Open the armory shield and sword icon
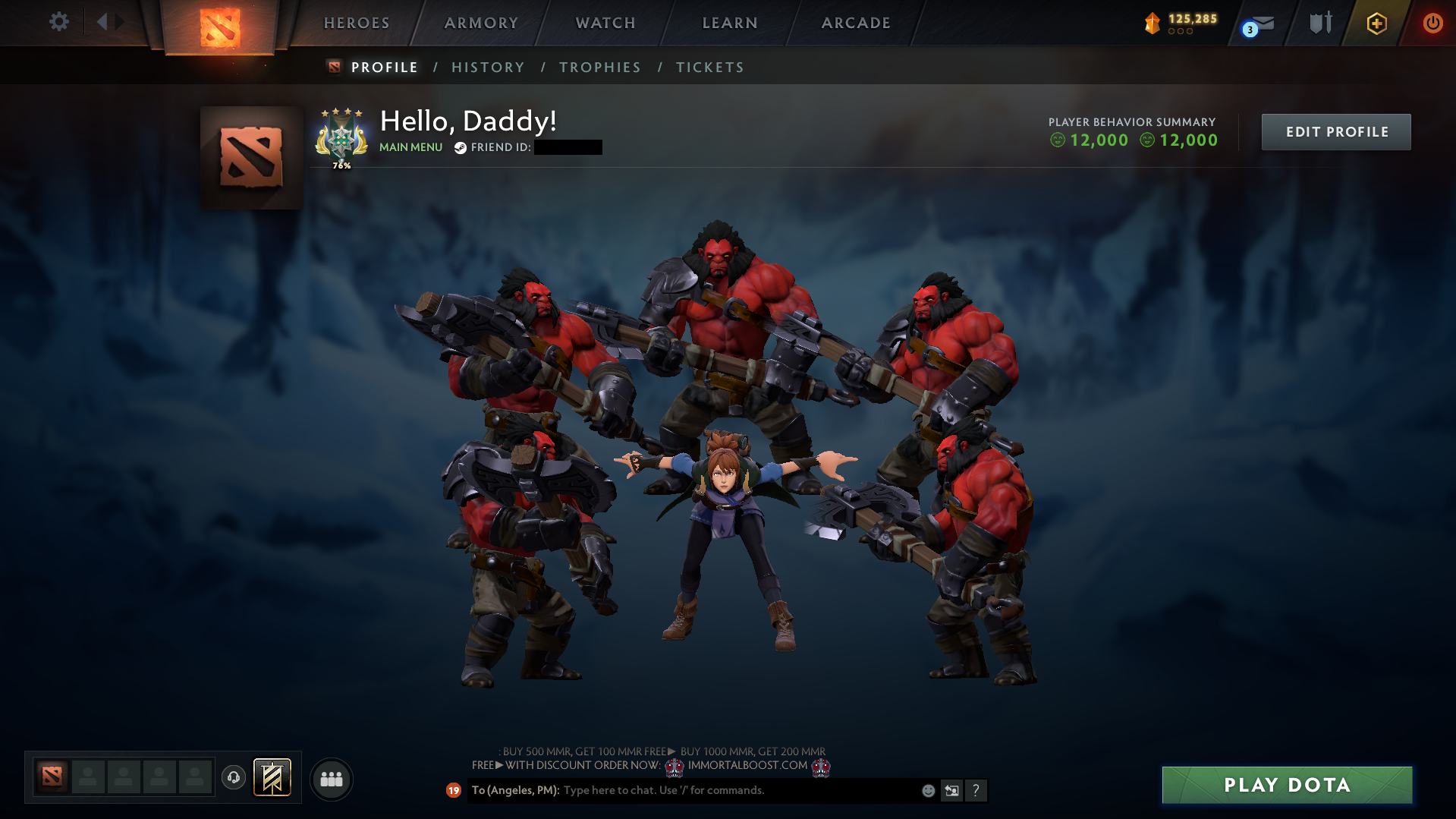This screenshot has width=1456, height=819. [x=1320, y=23]
